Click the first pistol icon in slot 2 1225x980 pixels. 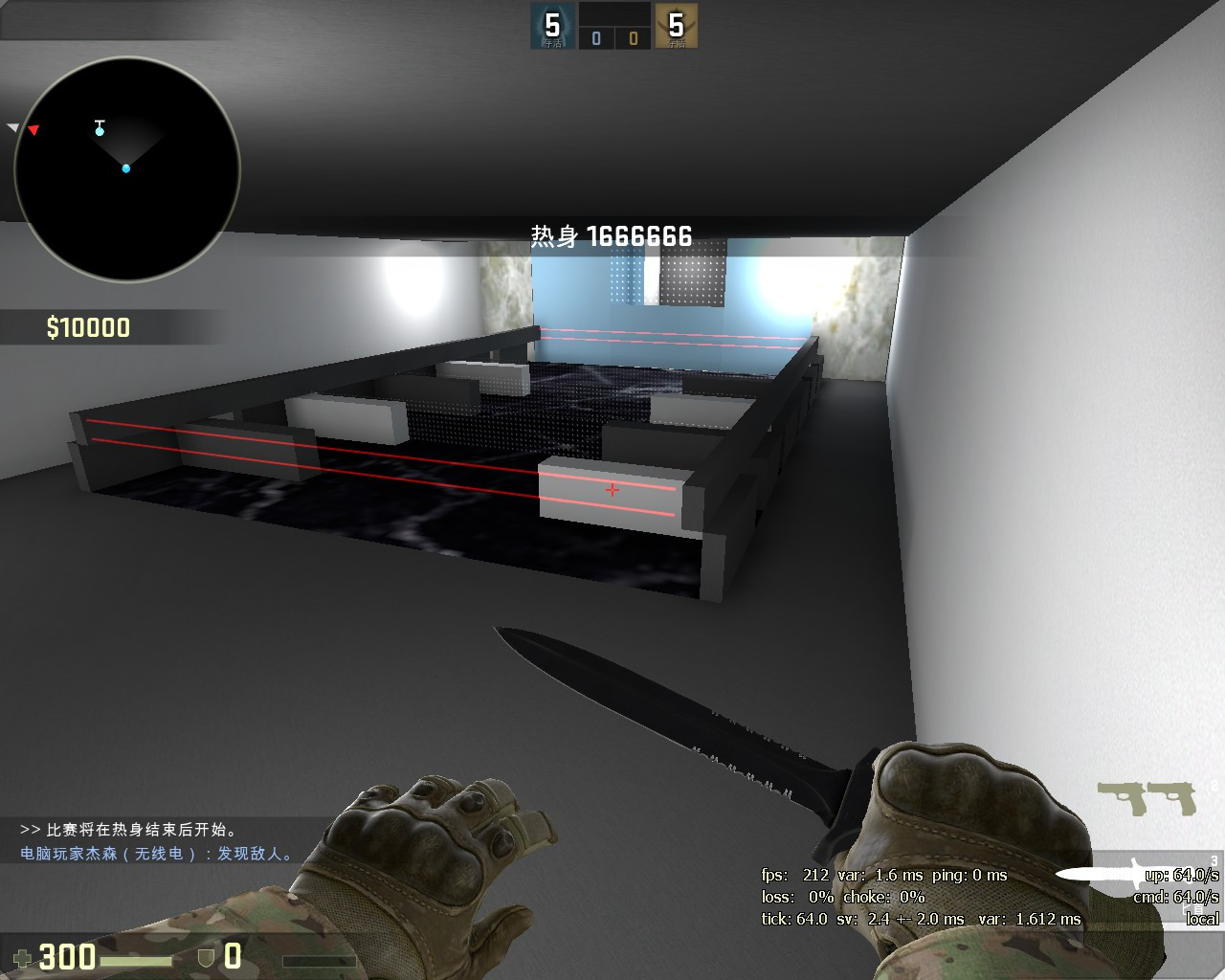1122,798
